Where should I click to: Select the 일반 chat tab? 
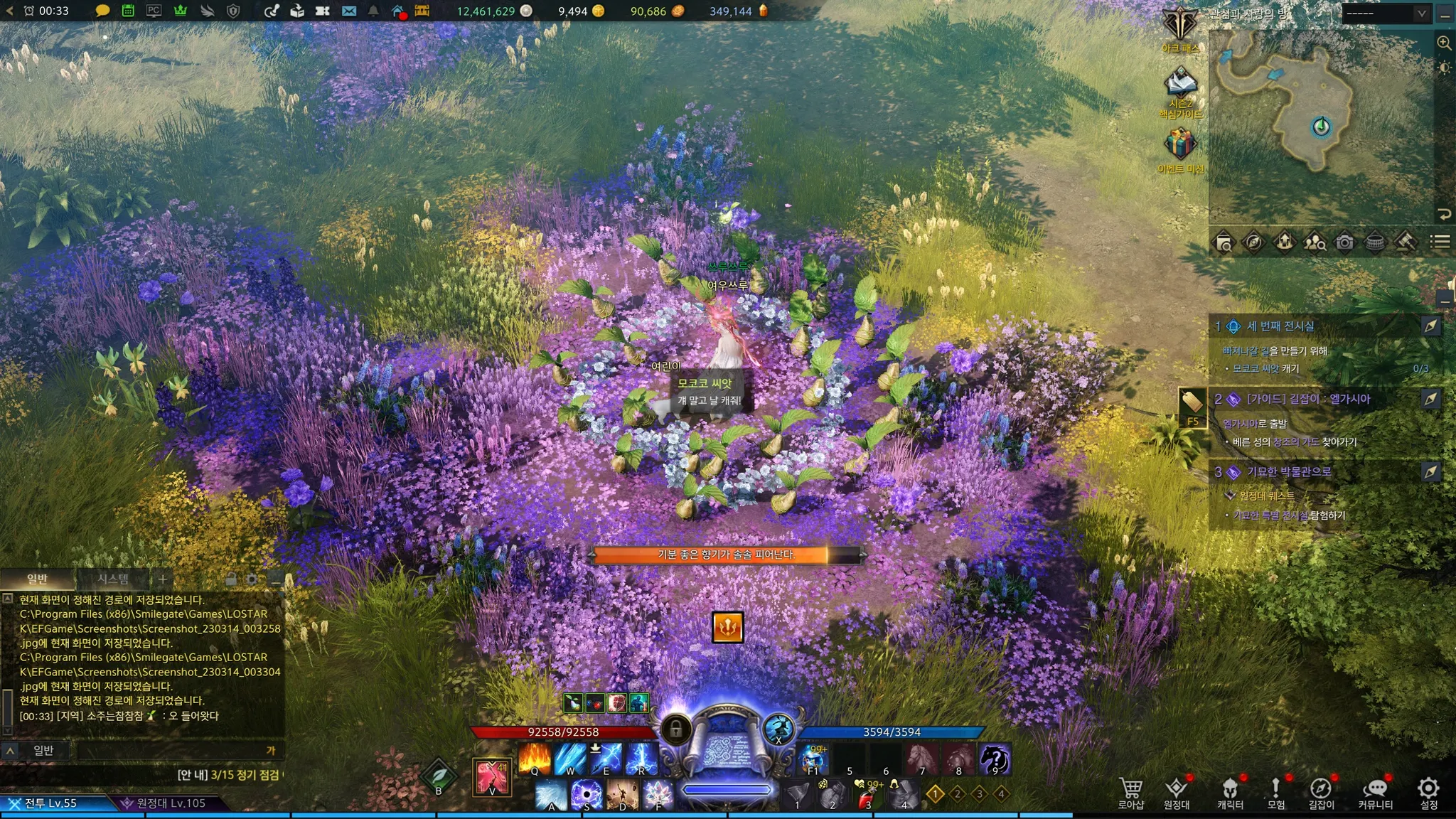pos(37,579)
